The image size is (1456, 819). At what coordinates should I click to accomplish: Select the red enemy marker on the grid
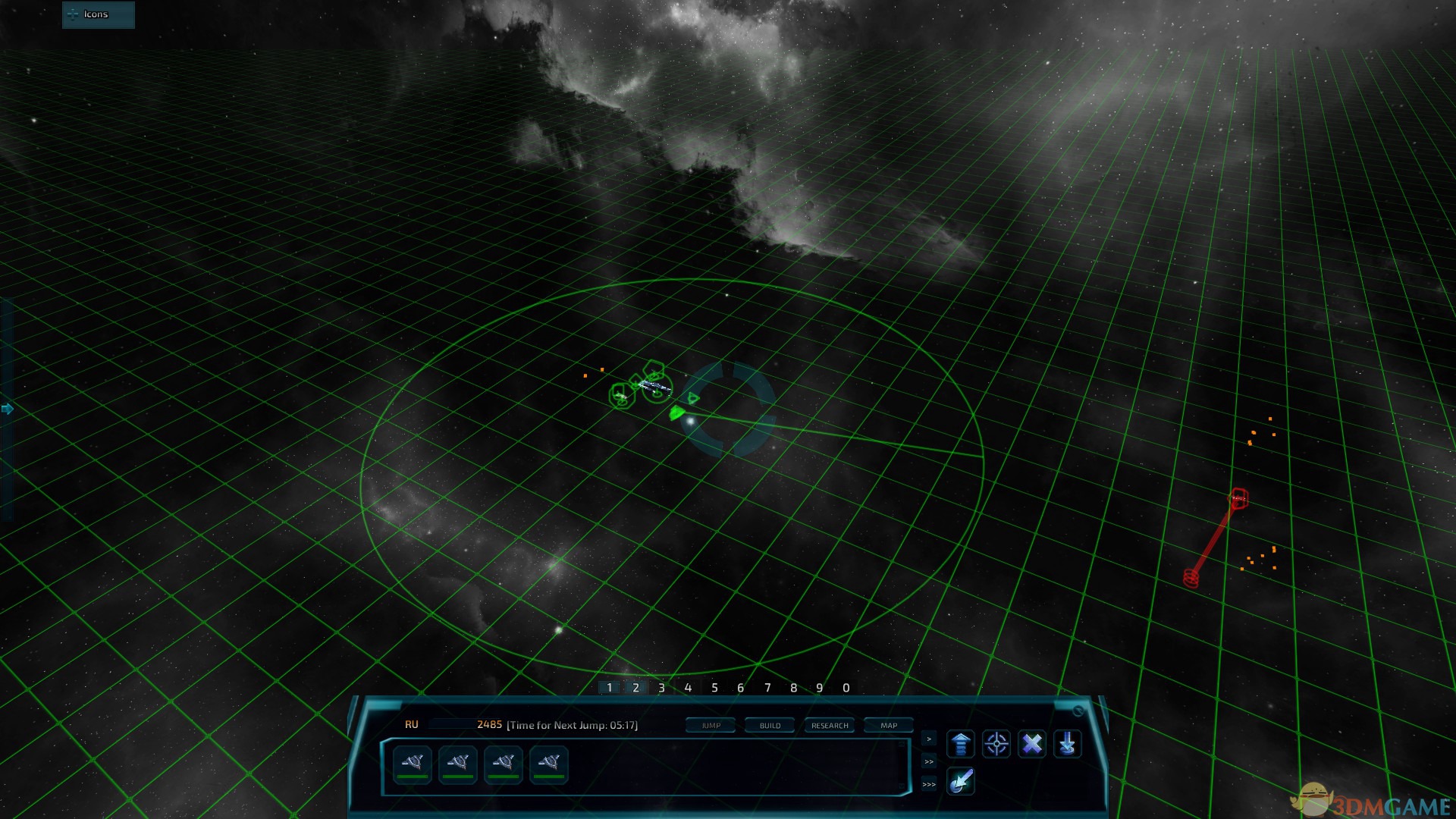[1238, 497]
